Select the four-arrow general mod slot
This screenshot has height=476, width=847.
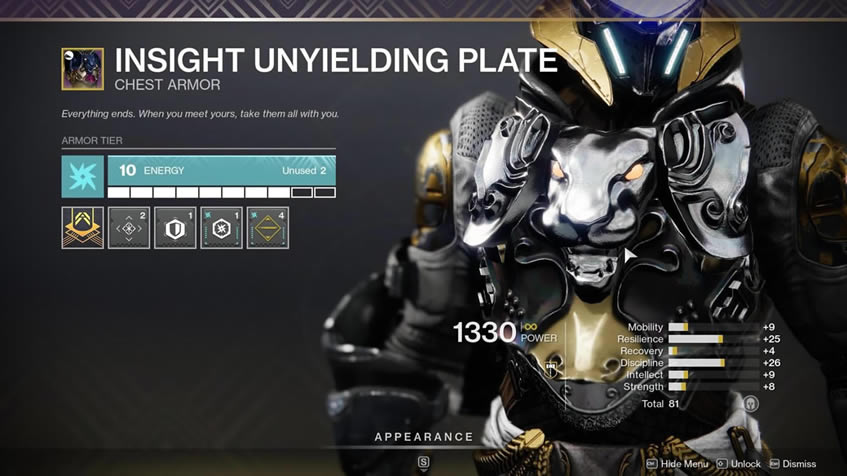(x=129, y=228)
